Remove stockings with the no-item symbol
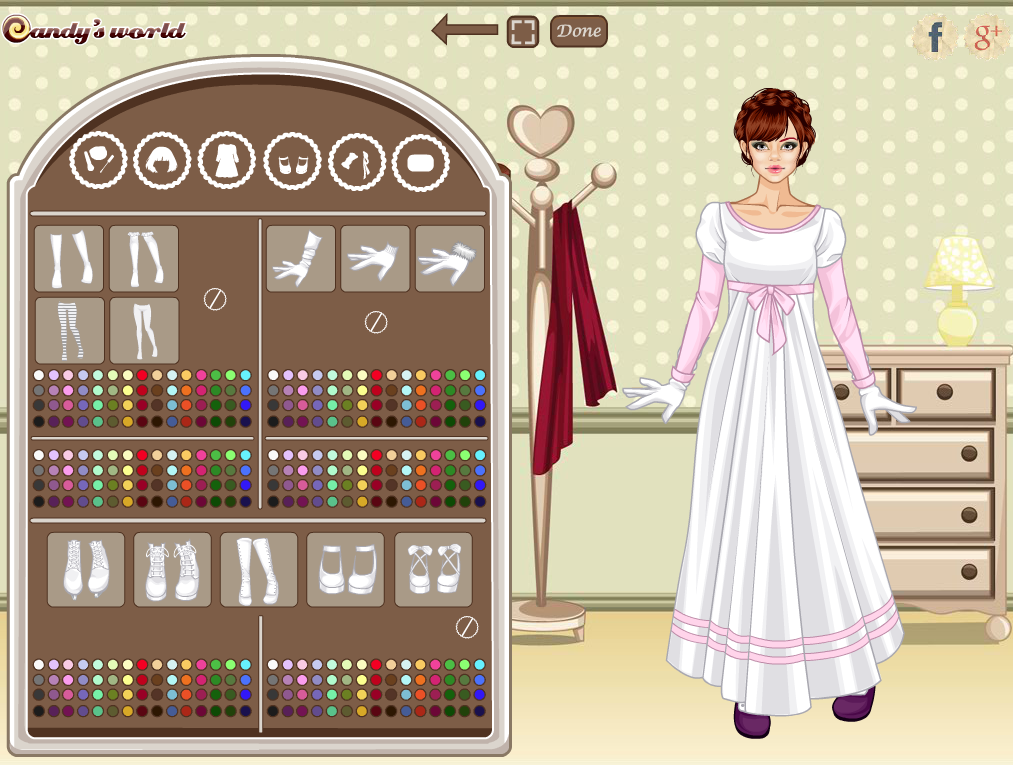1013x765 pixels. tap(215, 298)
